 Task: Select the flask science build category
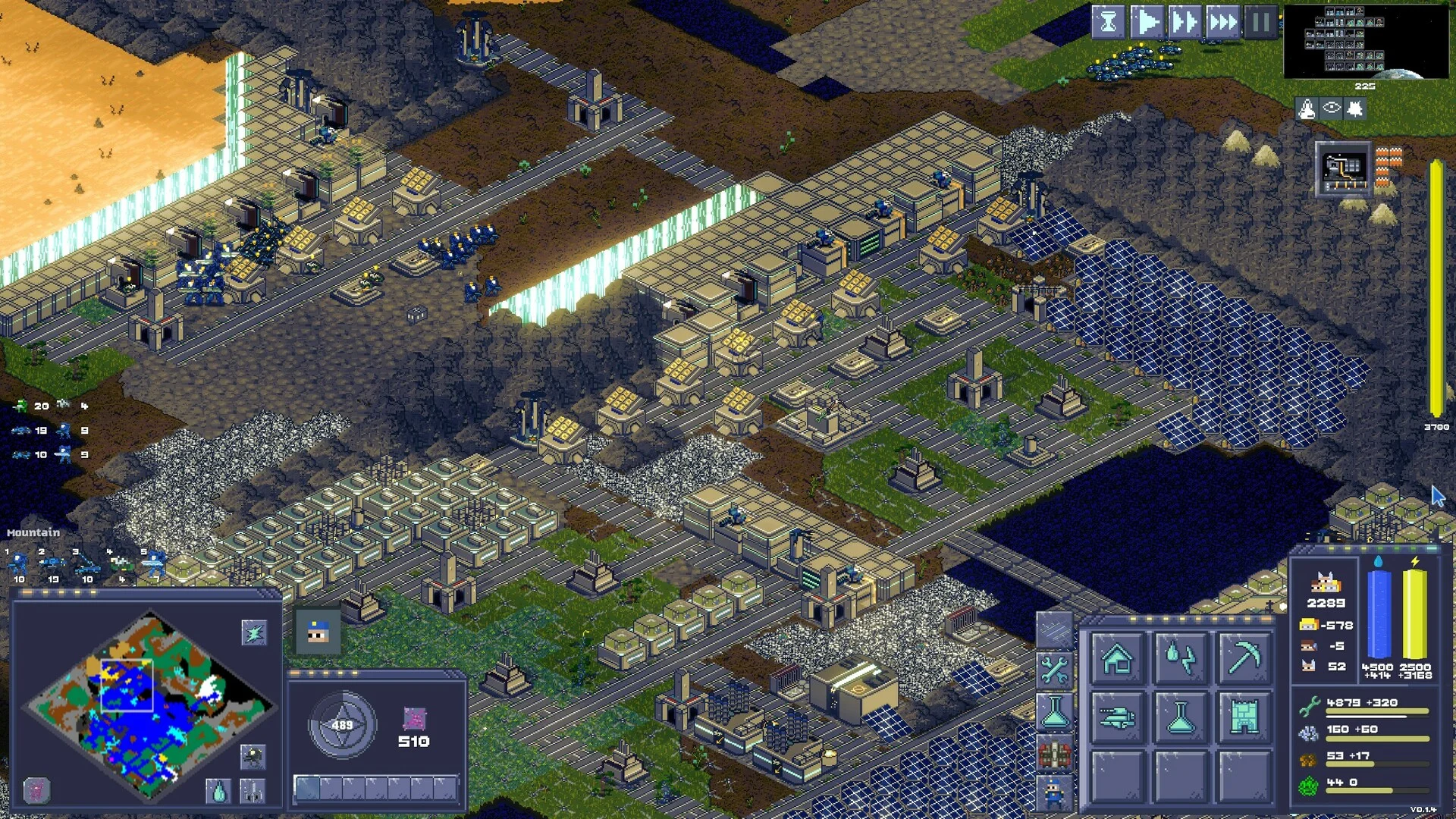tap(1181, 717)
